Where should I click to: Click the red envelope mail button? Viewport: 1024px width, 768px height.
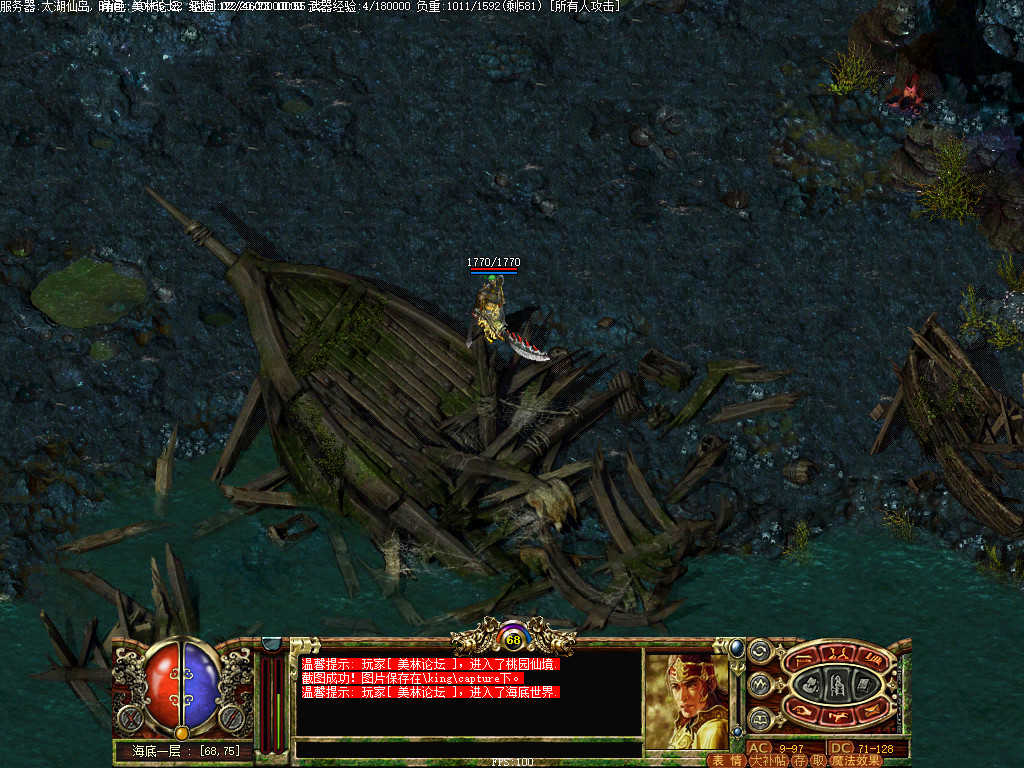[874, 710]
